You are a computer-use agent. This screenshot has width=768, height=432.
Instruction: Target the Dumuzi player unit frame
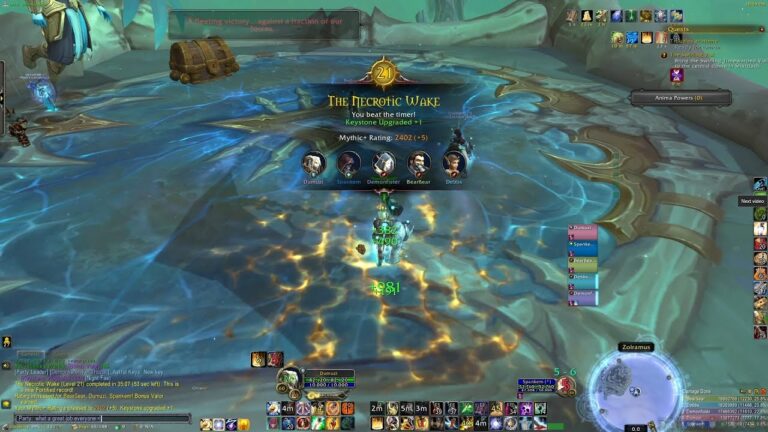click(x=329, y=380)
